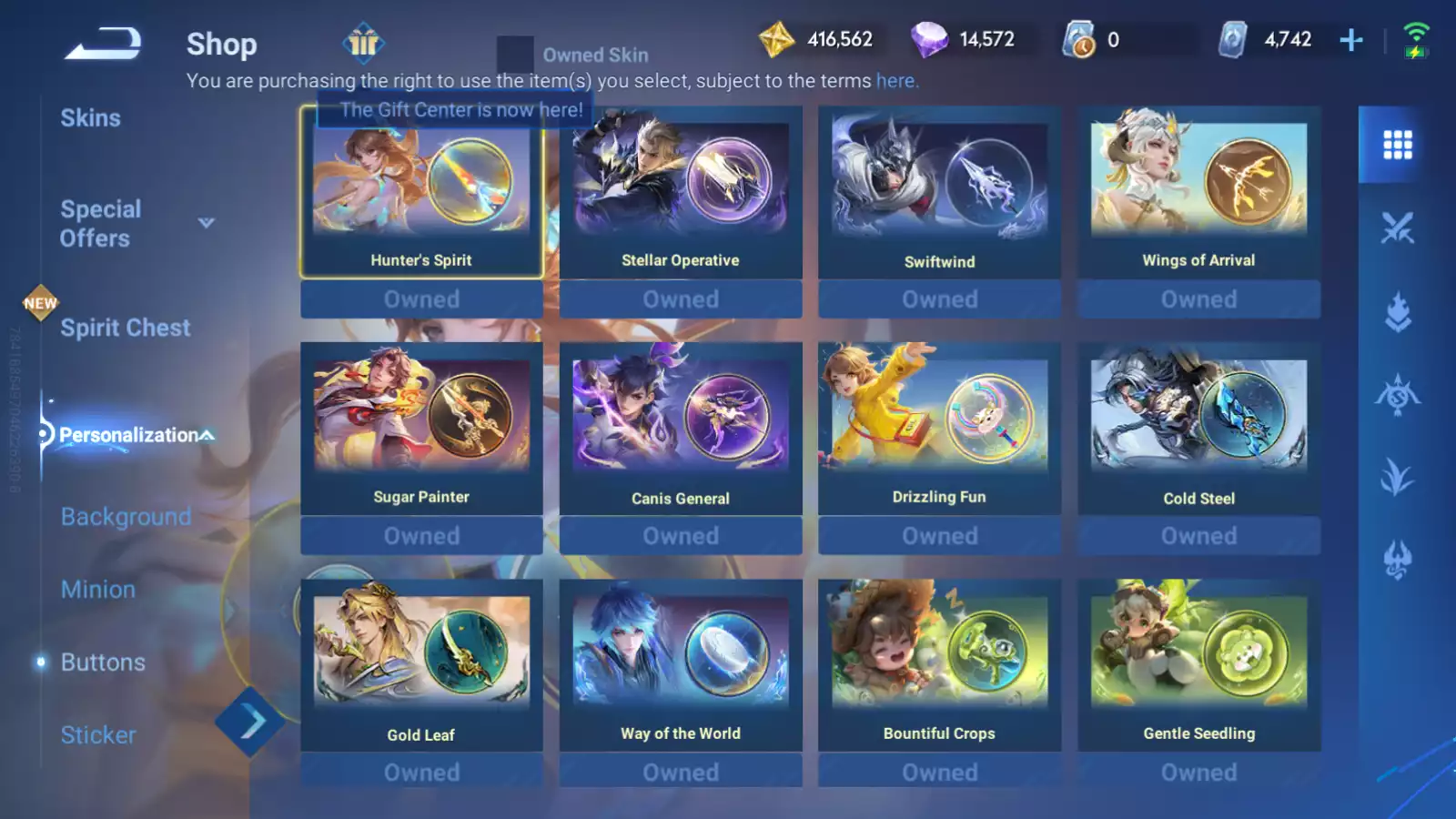This screenshot has height=819, width=1456.
Task: Open the Sticker subcategory
Action: pyautogui.click(x=98, y=735)
